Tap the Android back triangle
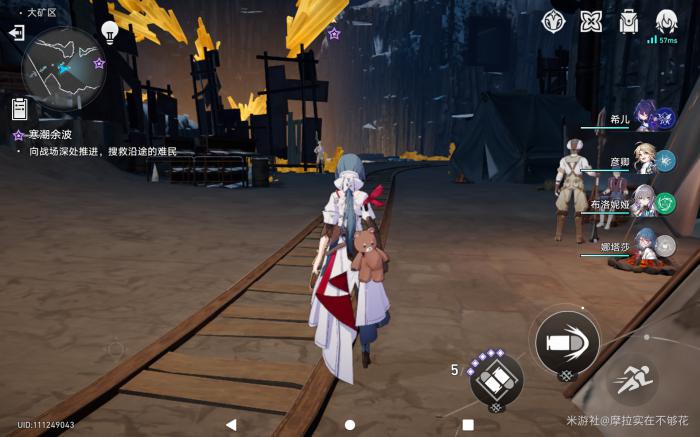Screen dimensions: 700x437 232,425
